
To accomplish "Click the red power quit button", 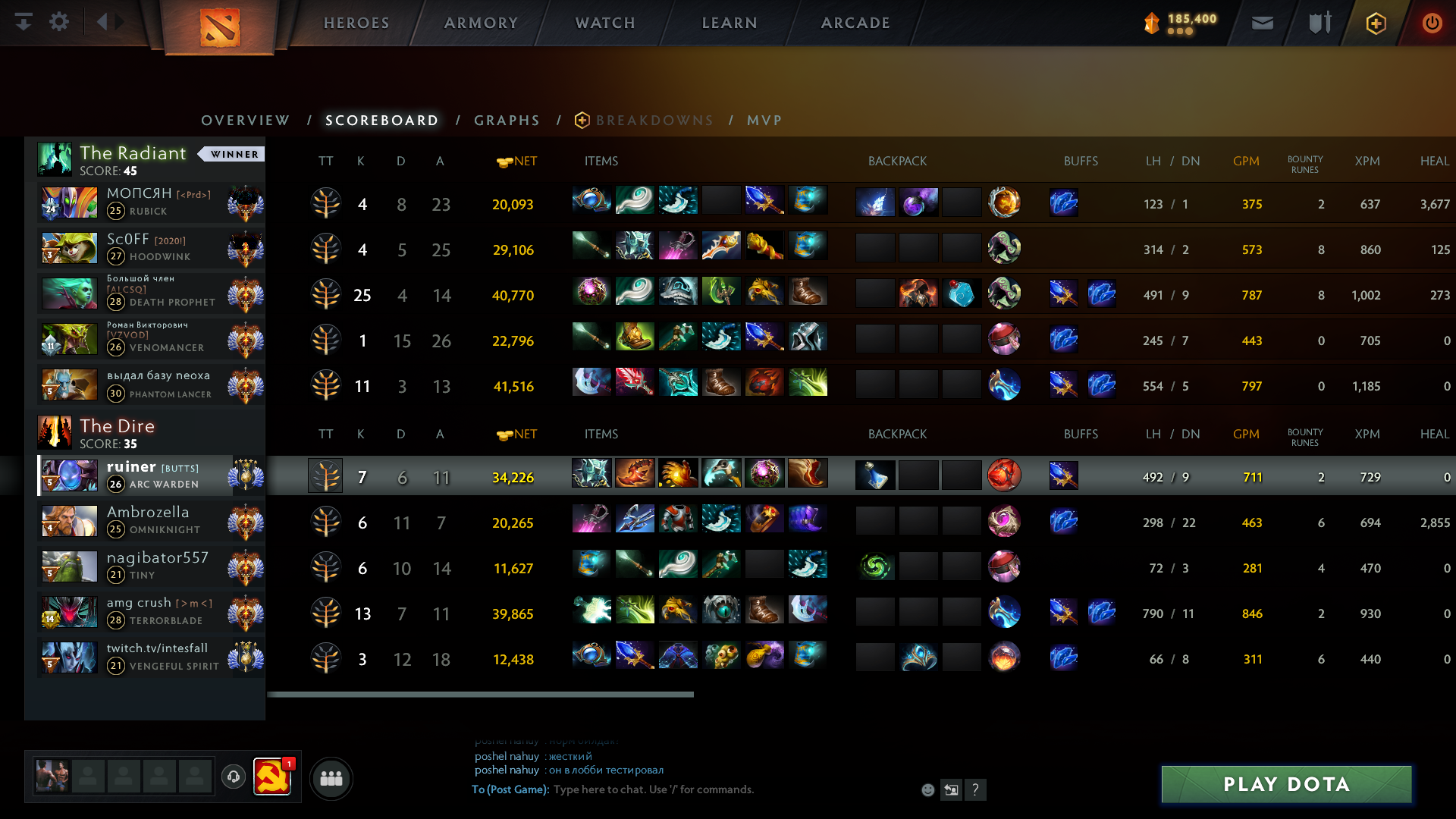I will [x=1432, y=23].
